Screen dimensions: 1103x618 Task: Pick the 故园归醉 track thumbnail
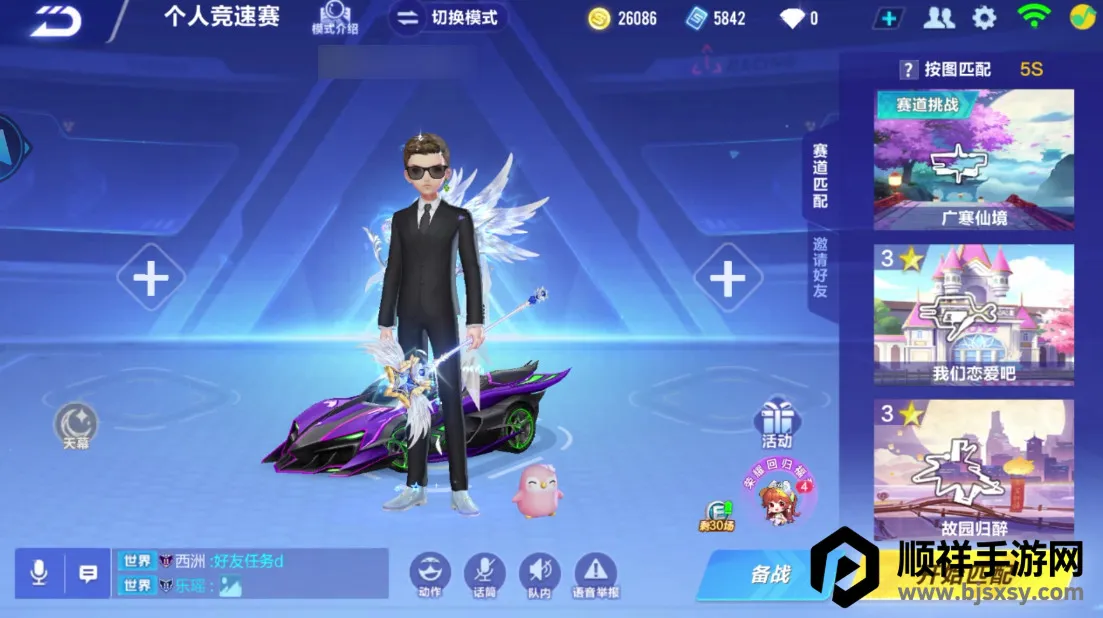coord(973,468)
